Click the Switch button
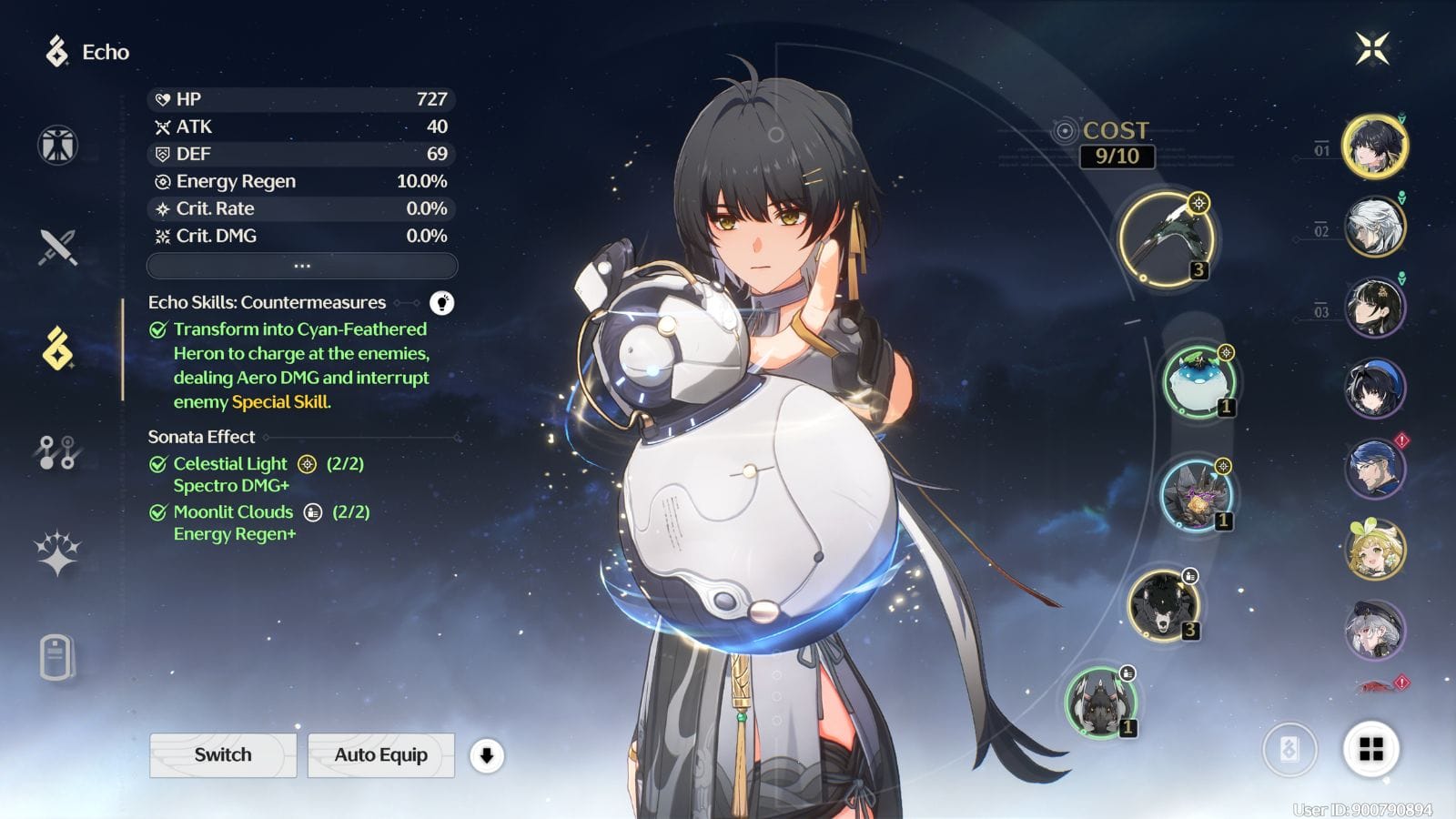 223,755
